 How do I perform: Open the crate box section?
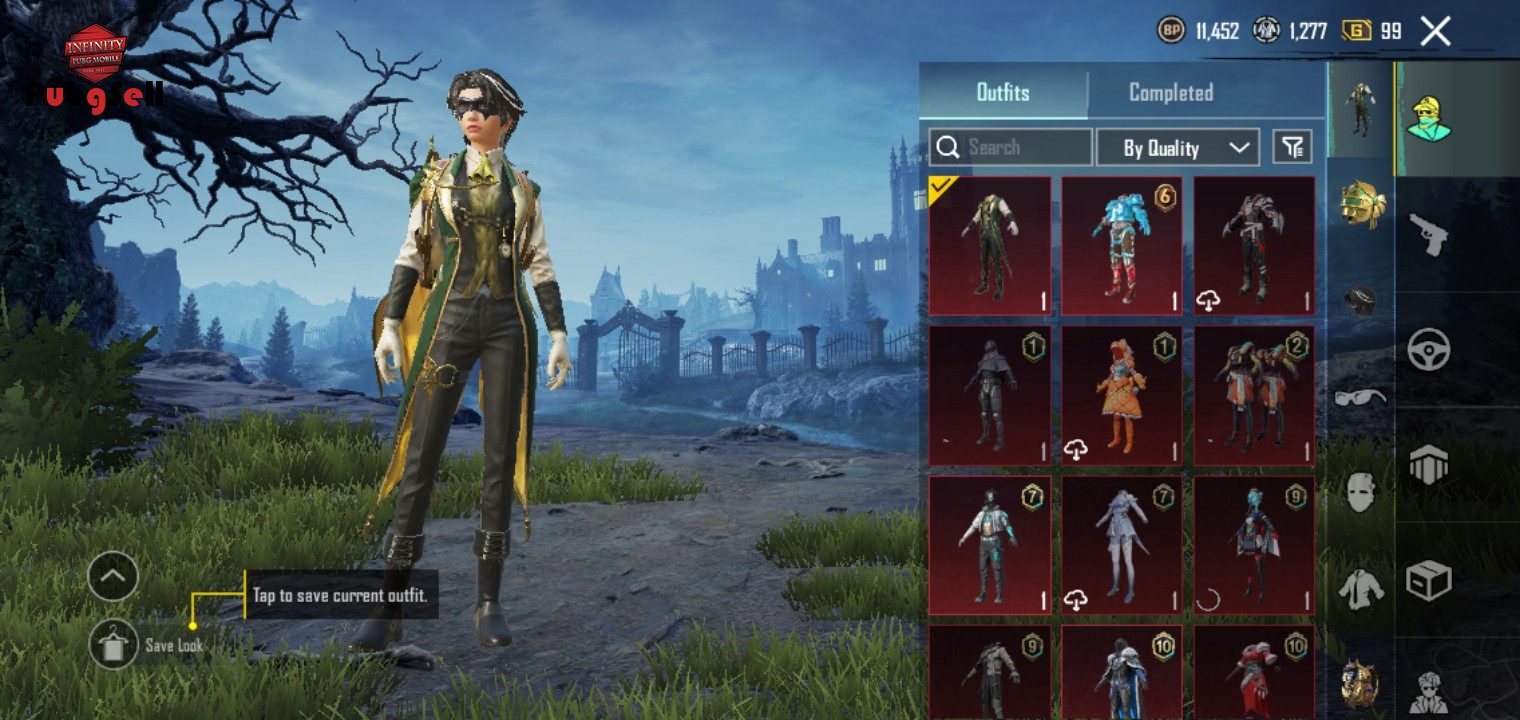tap(1428, 580)
